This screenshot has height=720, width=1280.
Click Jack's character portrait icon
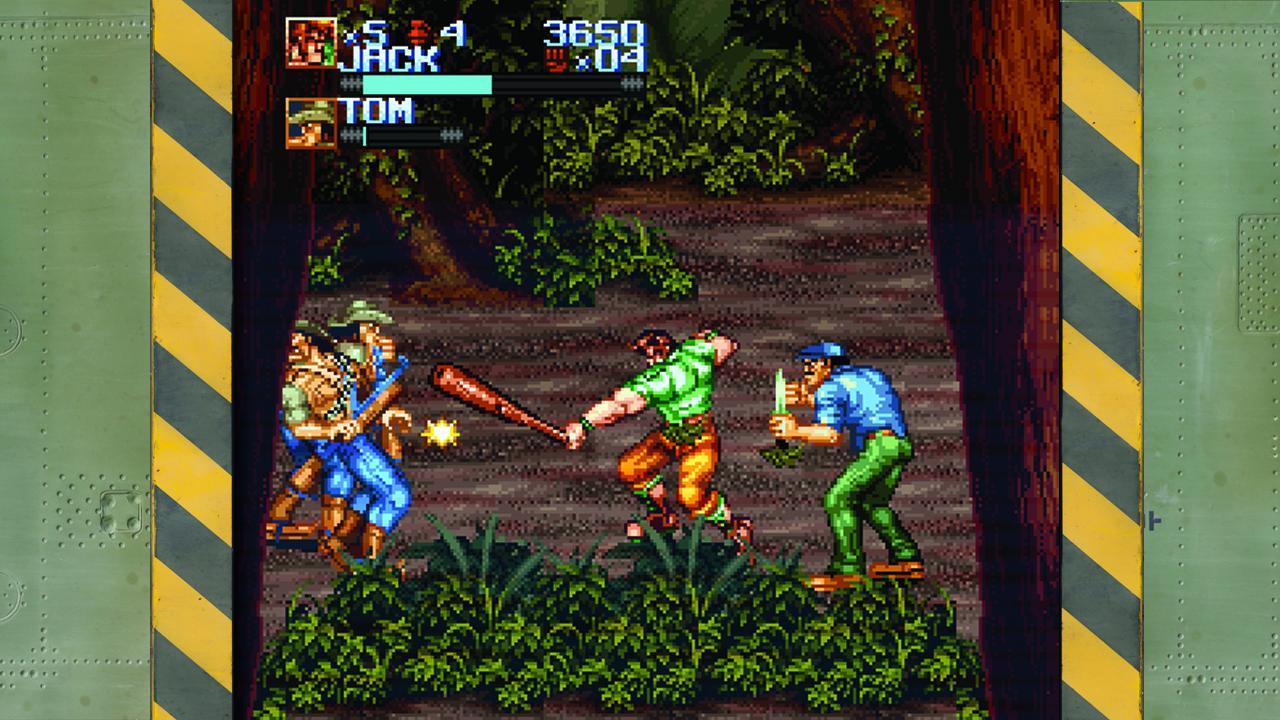point(310,42)
